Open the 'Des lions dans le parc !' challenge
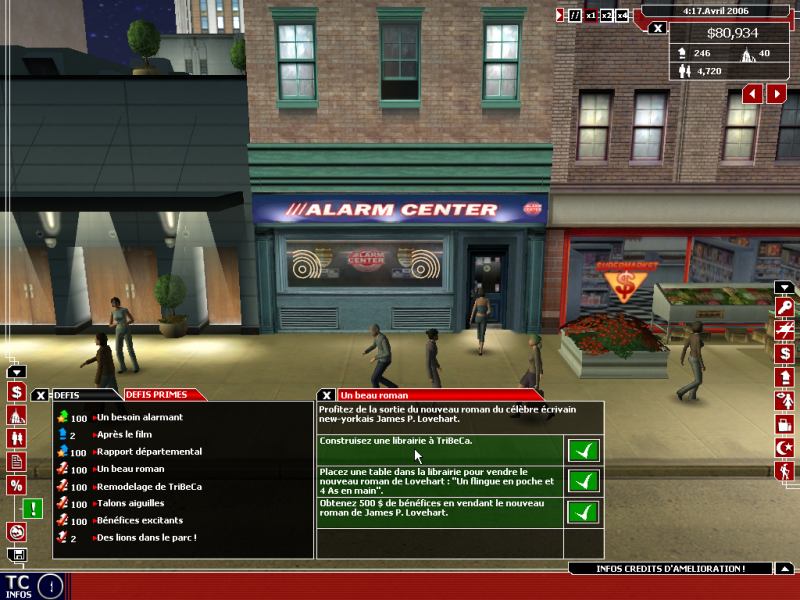 tap(146, 537)
